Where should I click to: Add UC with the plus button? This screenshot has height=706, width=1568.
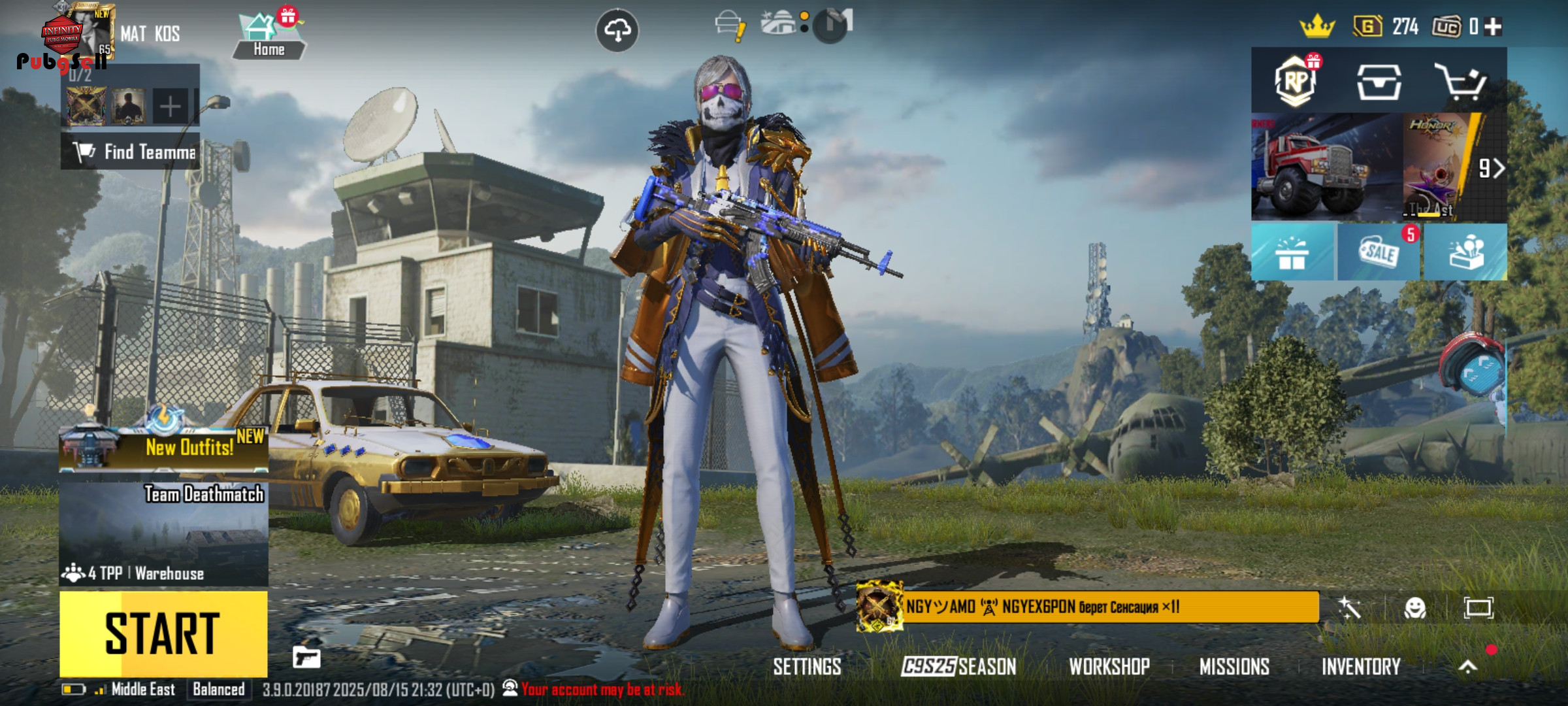coord(1493,27)
